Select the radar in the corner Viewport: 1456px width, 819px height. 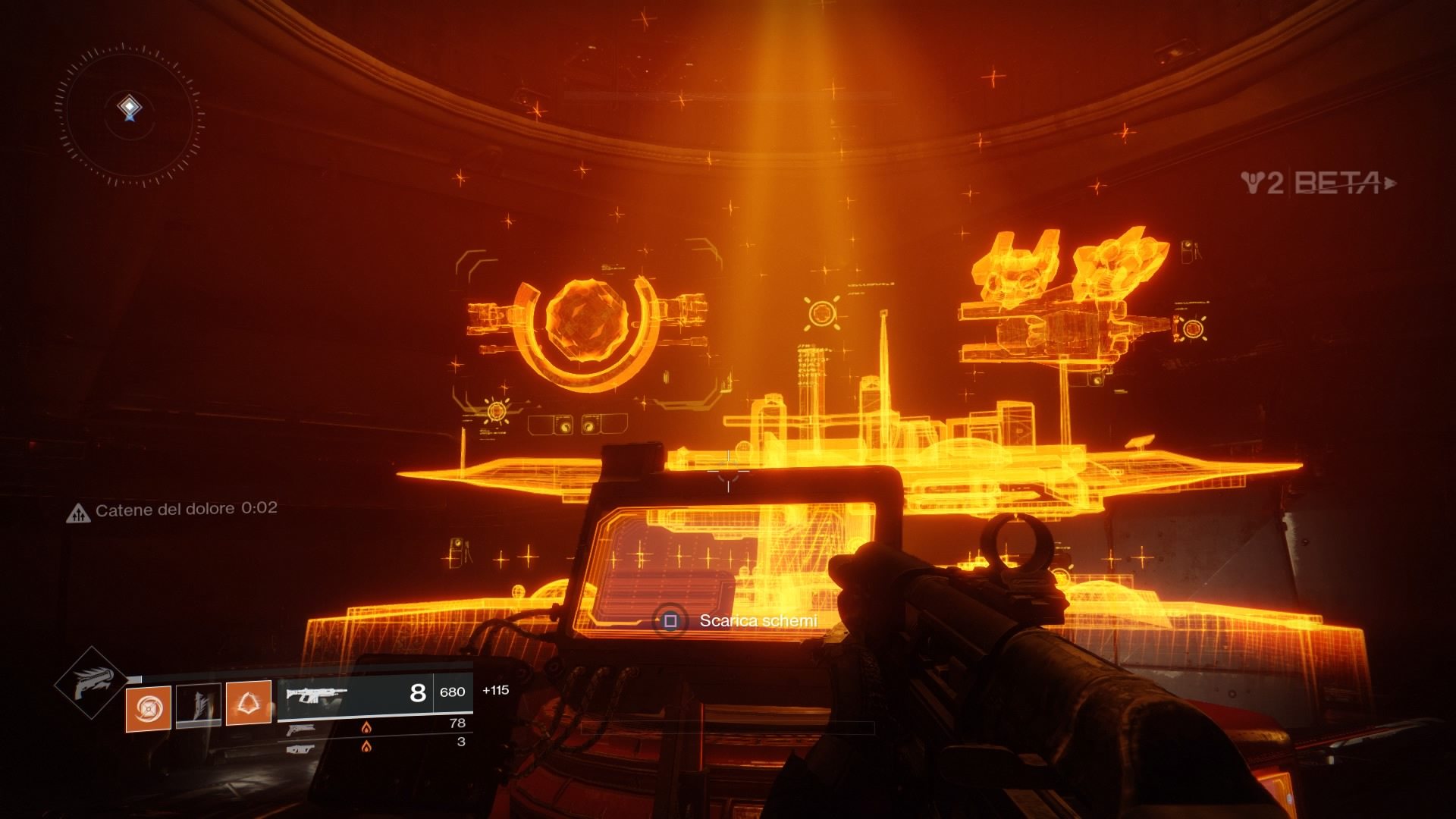[x=130, y=112]
